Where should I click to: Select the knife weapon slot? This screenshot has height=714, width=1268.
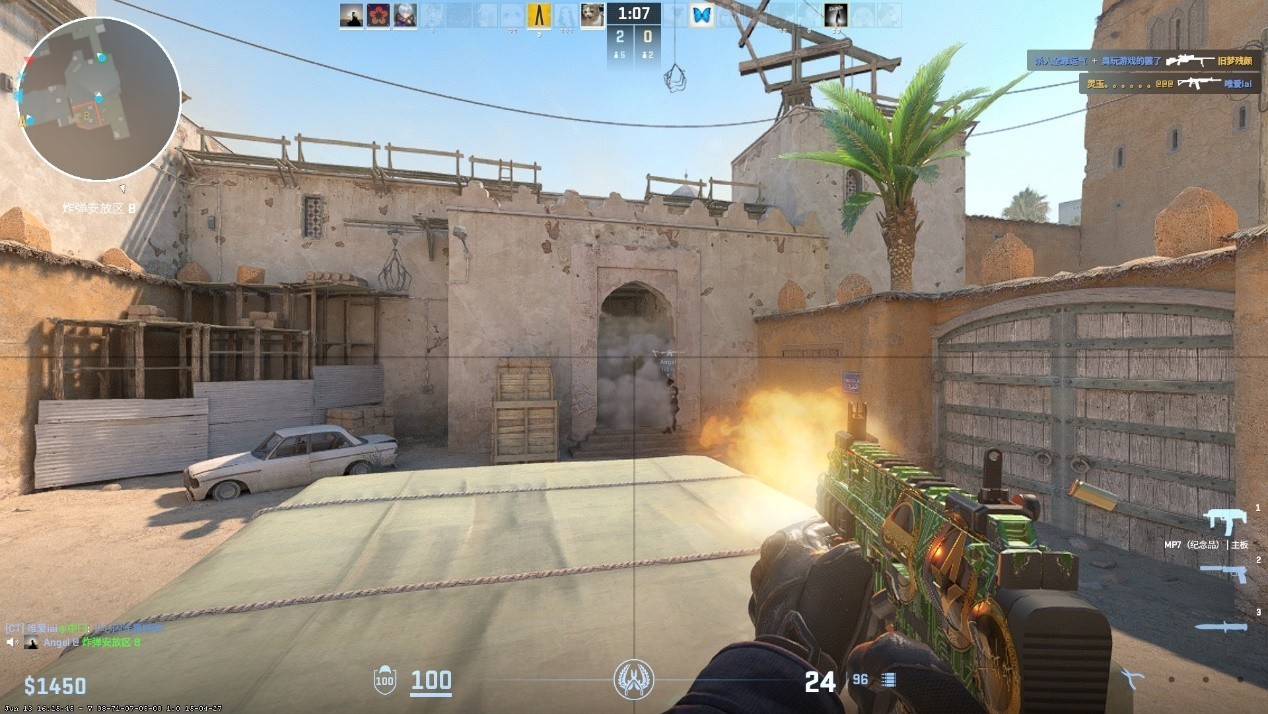click(x=1221, y=627)
